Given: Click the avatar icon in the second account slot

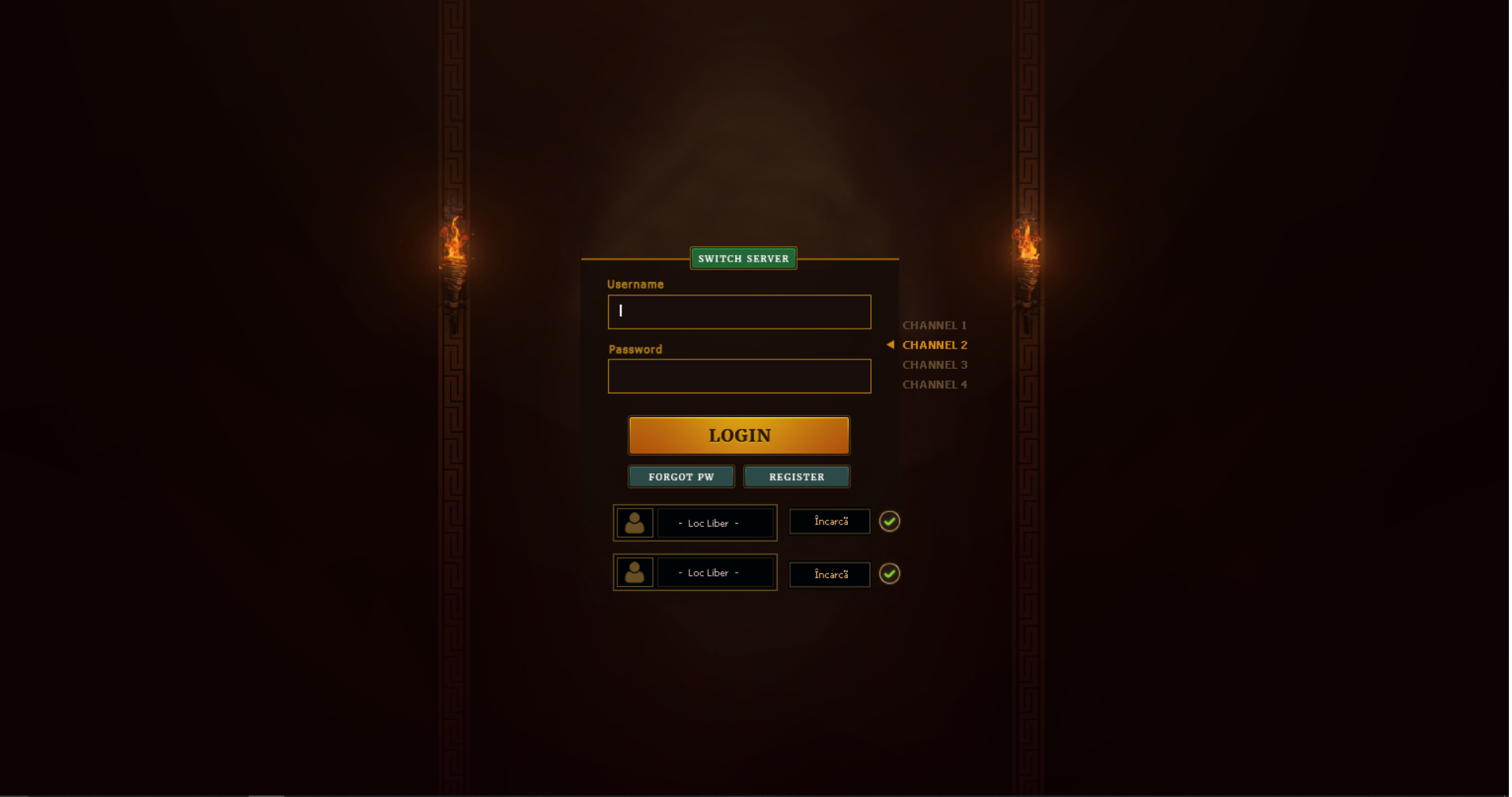Looking at the screenshot, I should point(634,572).
